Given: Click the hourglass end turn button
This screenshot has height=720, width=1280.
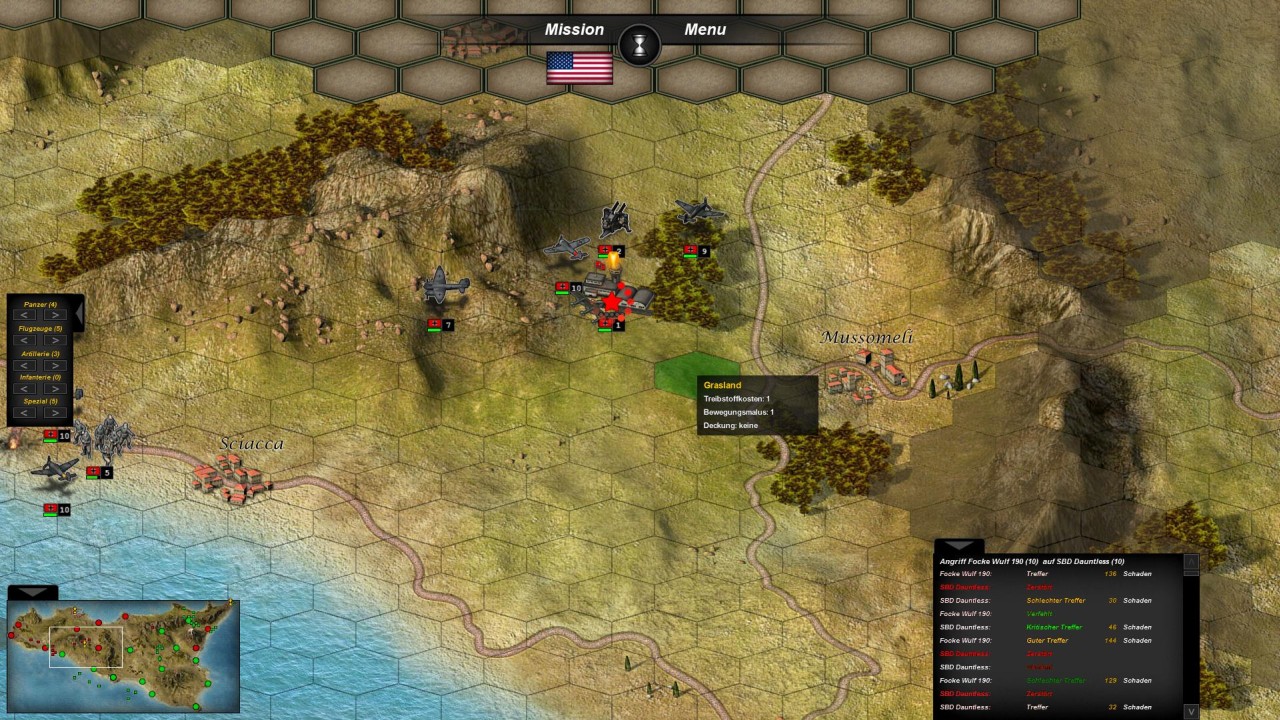Looking at the screenshot, I should point(639,45).
